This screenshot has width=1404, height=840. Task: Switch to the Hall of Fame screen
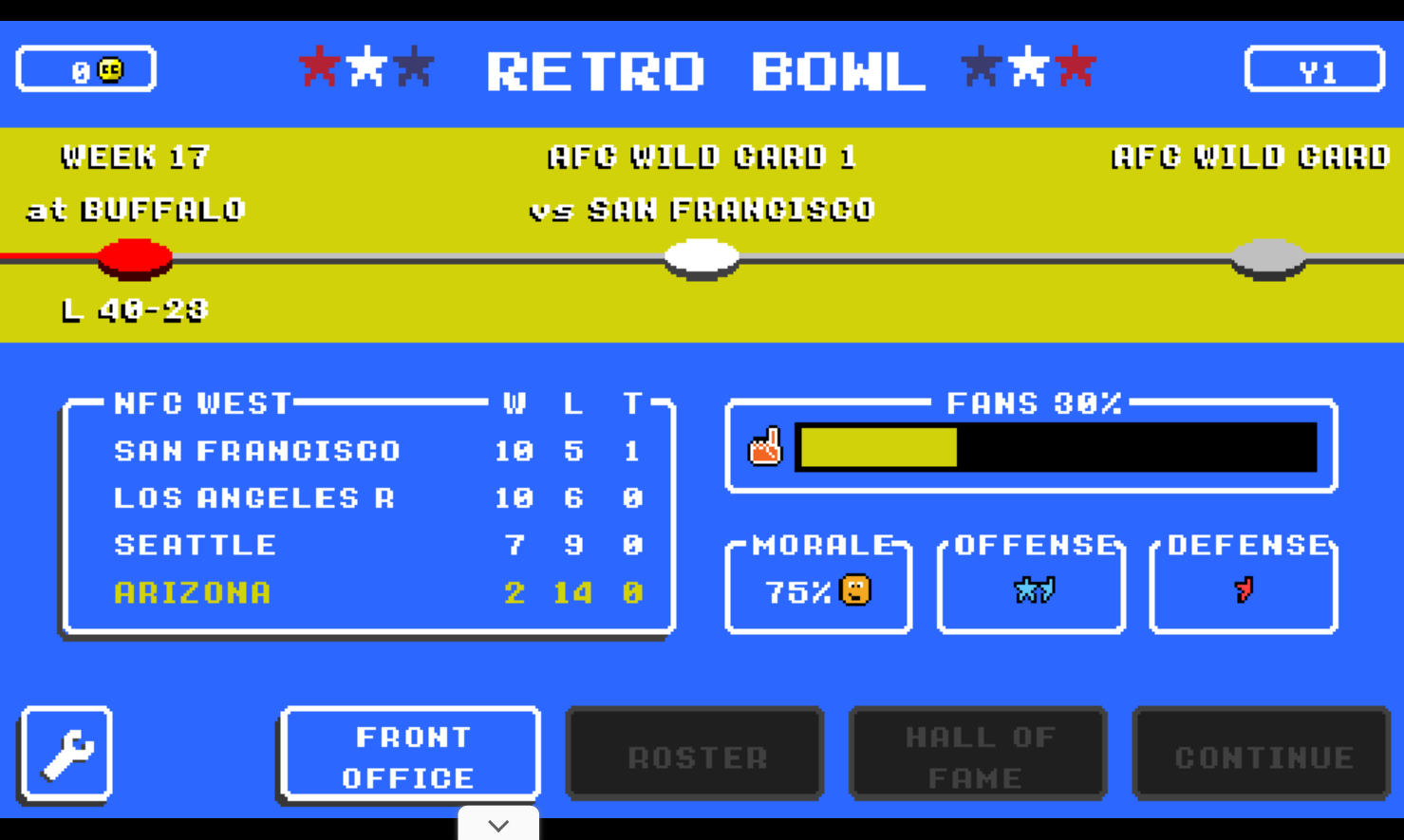978,753
